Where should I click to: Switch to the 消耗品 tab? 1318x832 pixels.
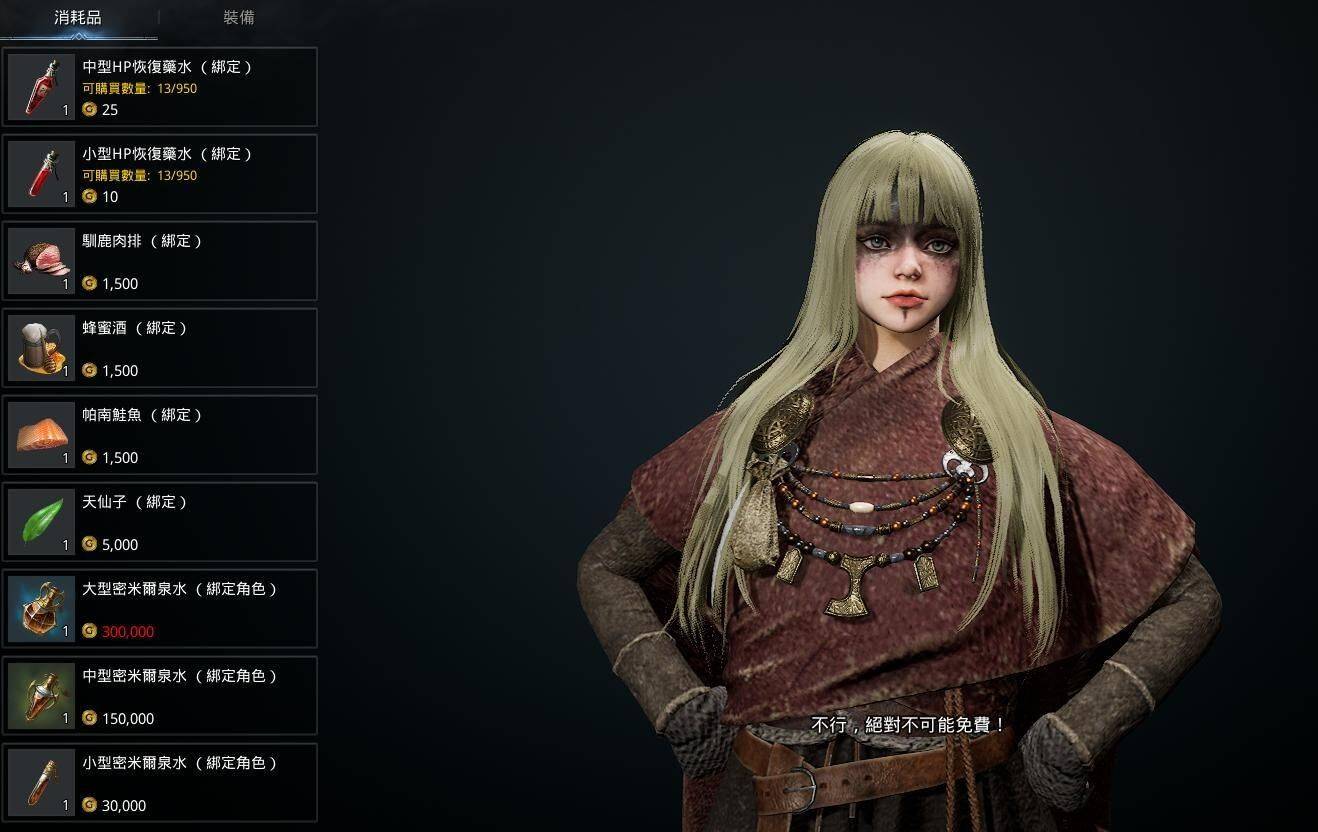pos(78,18)
